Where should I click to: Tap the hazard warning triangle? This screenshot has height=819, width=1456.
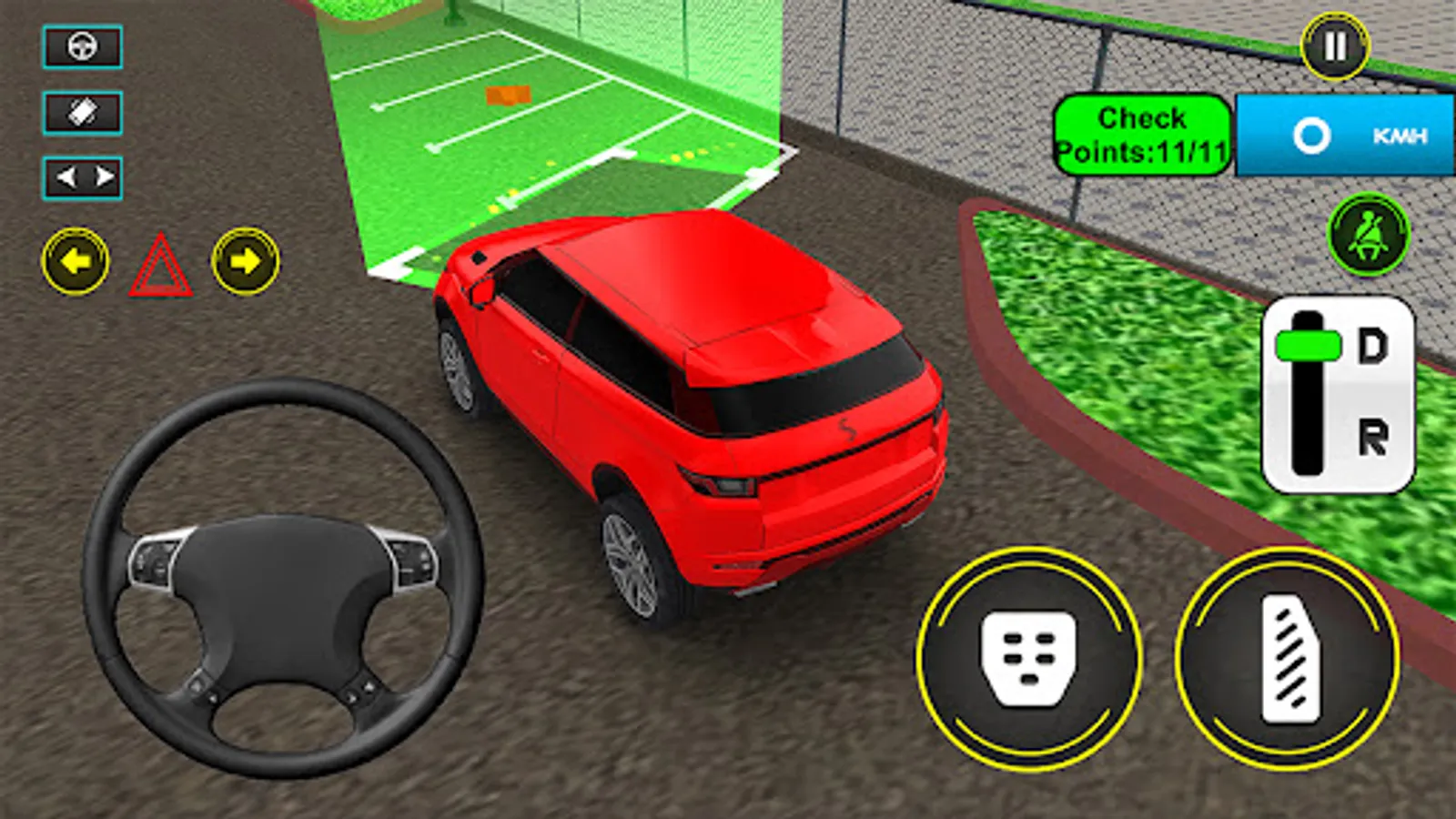click(162, 265)
